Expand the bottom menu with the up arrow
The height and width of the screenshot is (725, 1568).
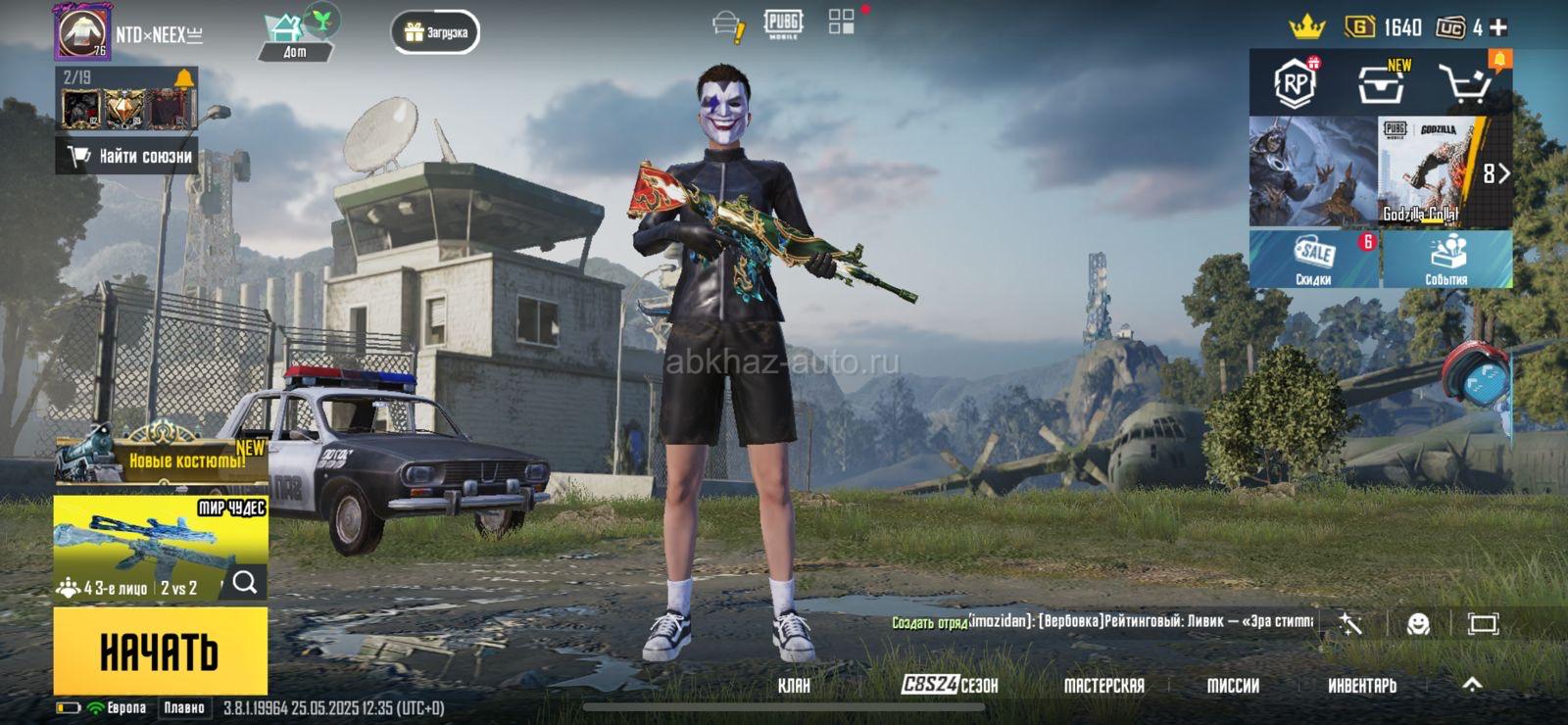pos(1472,685)
